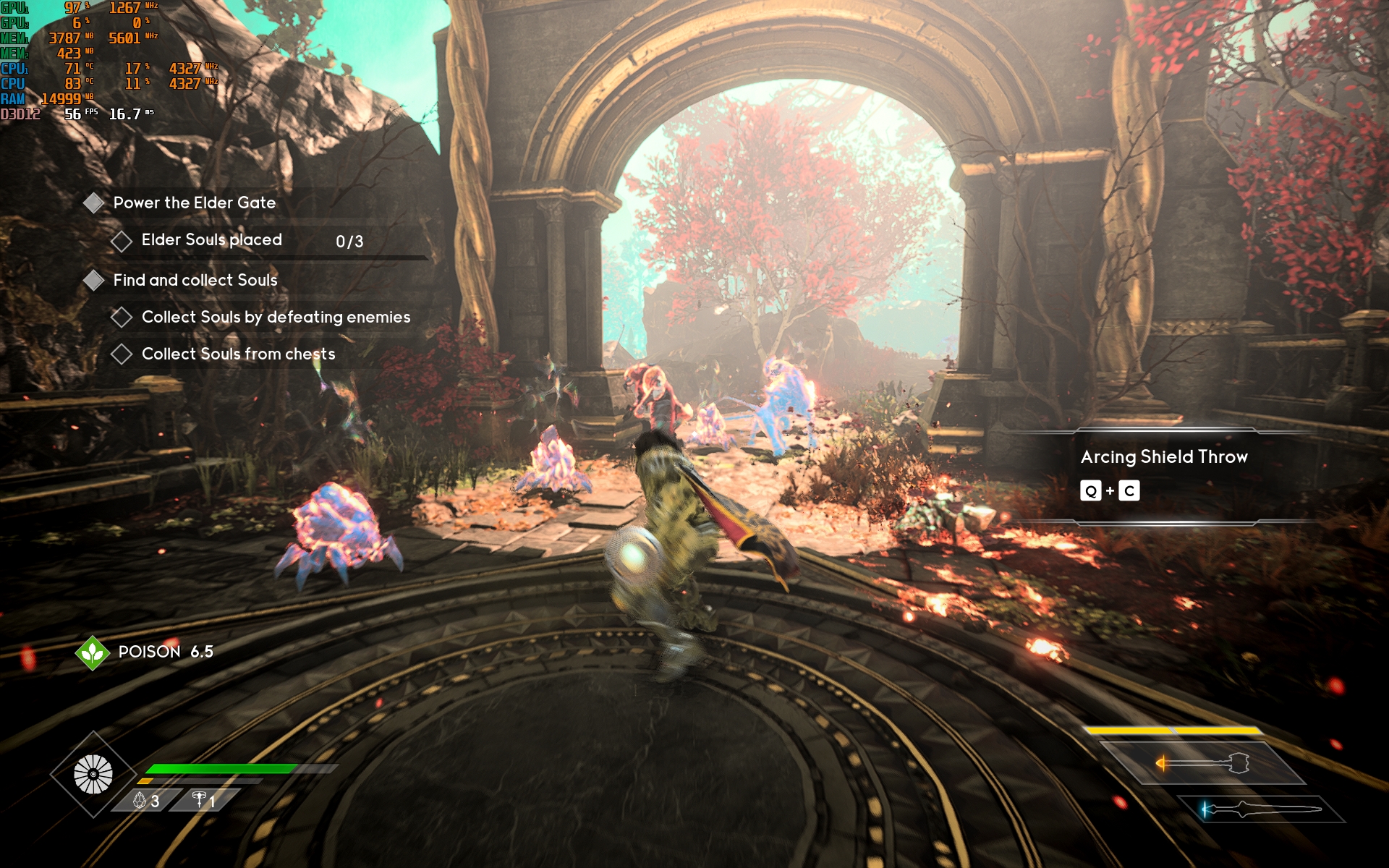Select the life stone charge counter
Screen dimensions: 1389x868
pos(145,801)
